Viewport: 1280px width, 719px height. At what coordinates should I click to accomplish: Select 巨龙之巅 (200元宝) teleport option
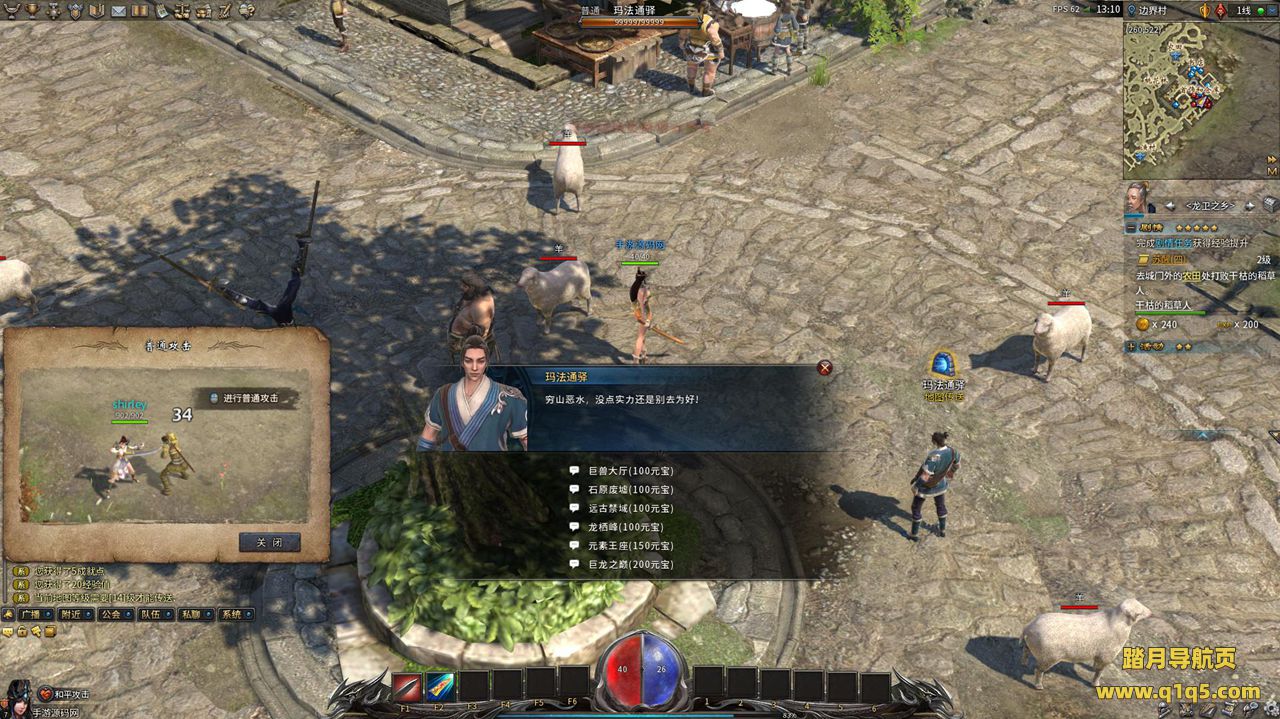624,565
